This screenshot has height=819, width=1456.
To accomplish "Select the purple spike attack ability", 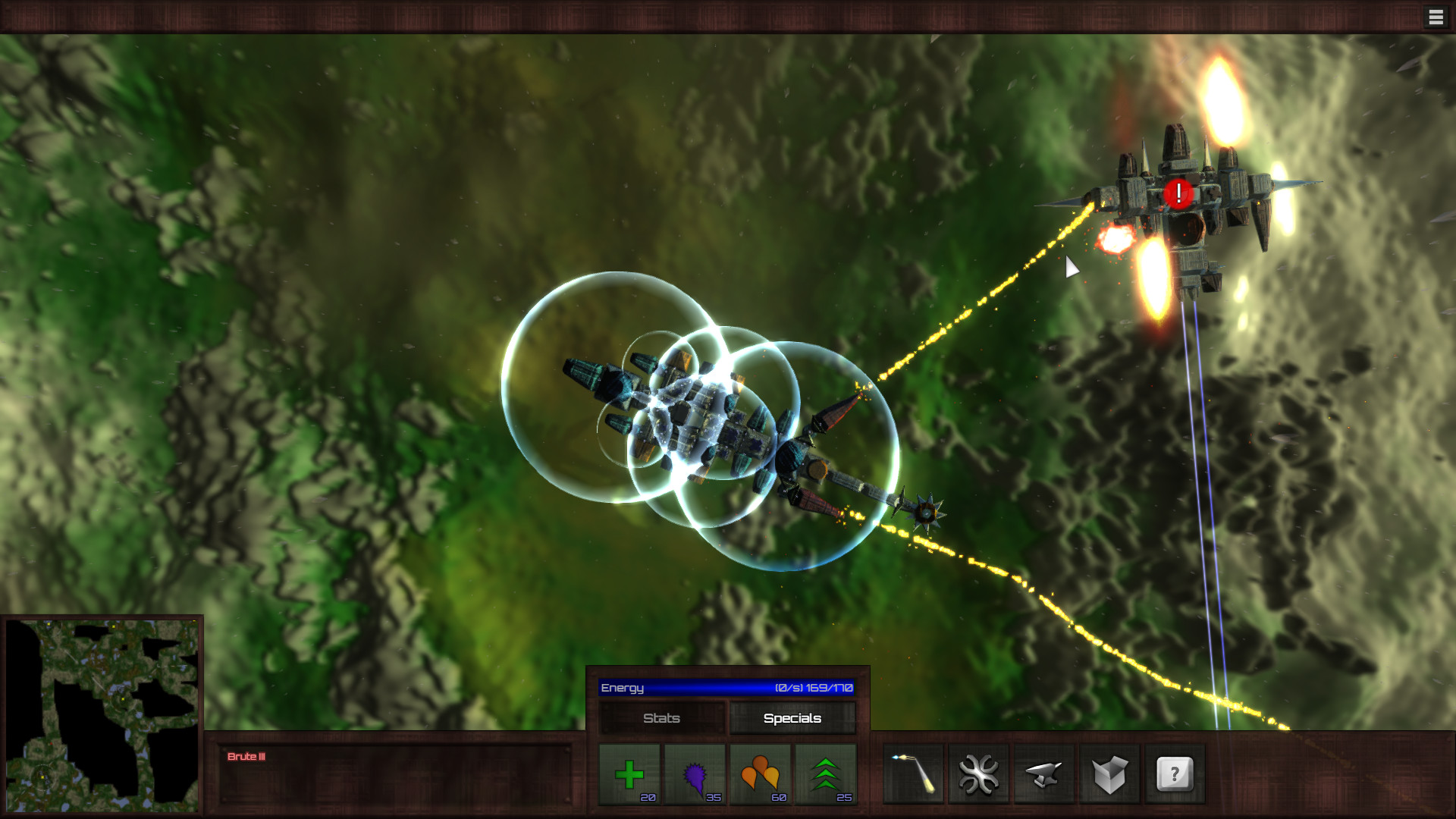I will tap(697, 773).
